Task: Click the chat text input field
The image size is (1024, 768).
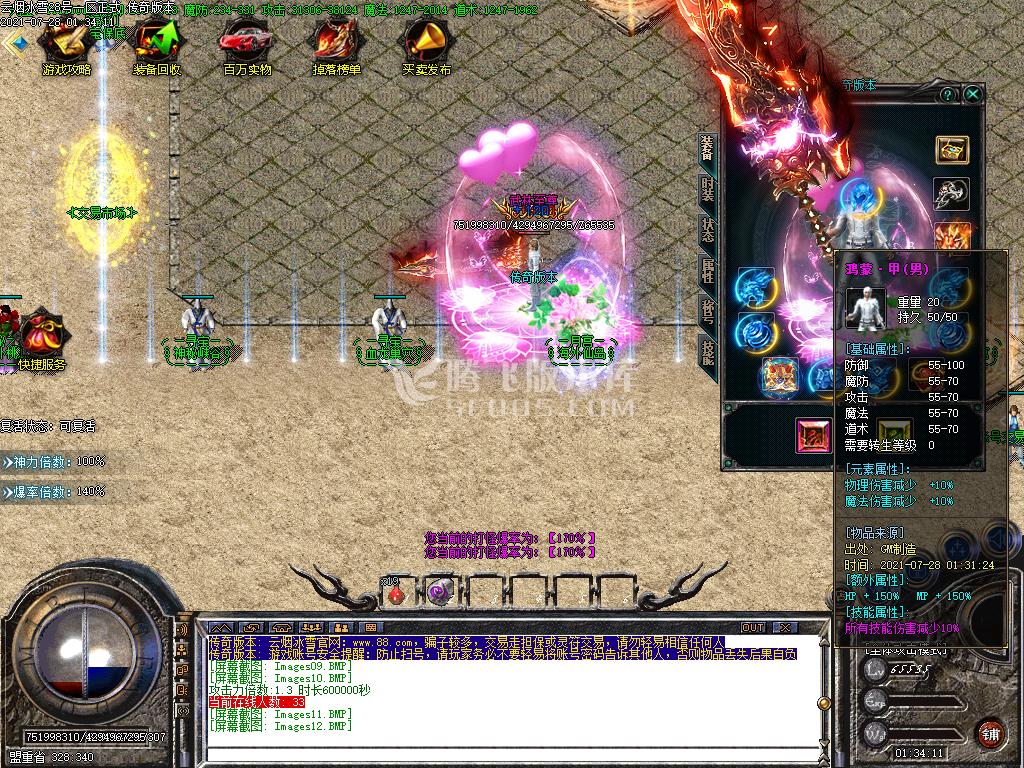Action: [x=500, y=751]
